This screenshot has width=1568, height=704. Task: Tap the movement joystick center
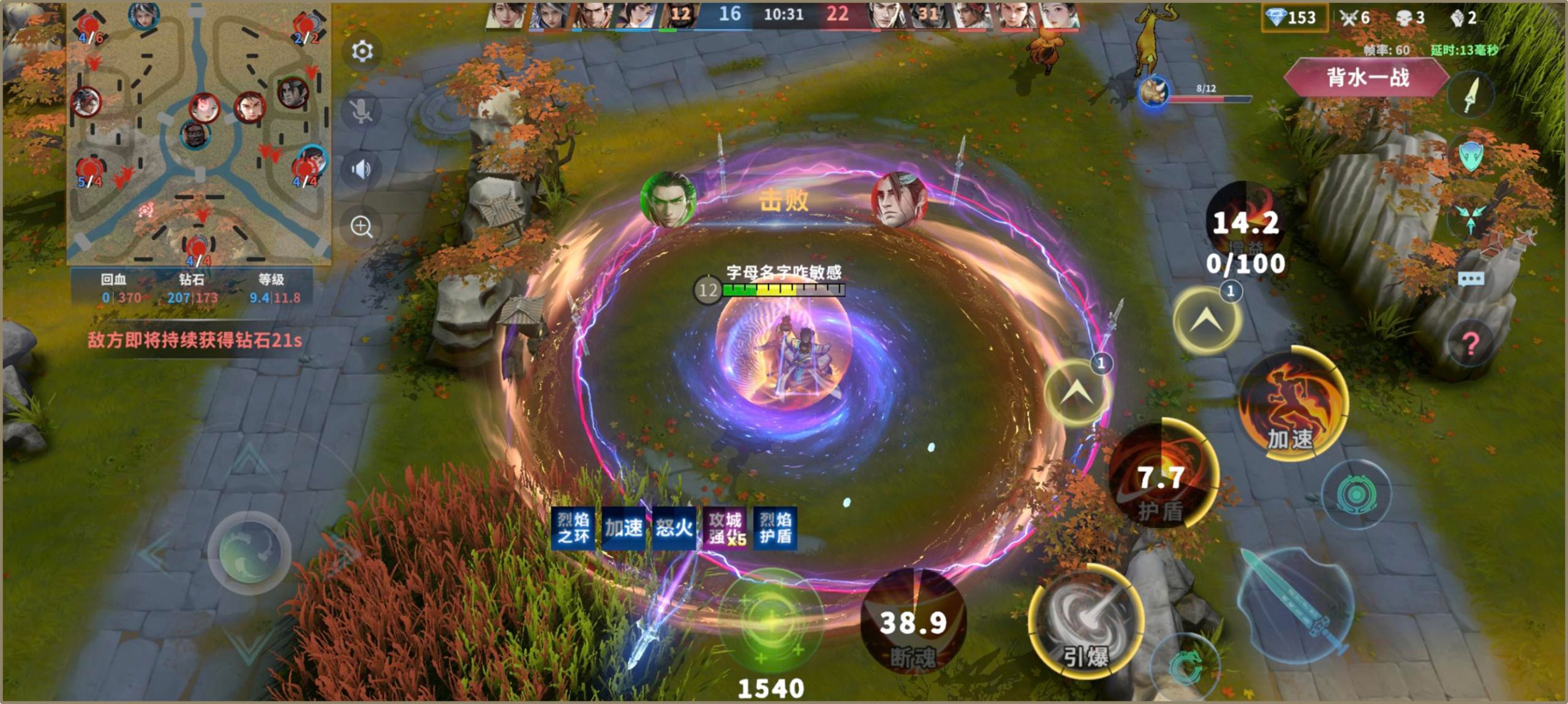(x=249, y=552)
